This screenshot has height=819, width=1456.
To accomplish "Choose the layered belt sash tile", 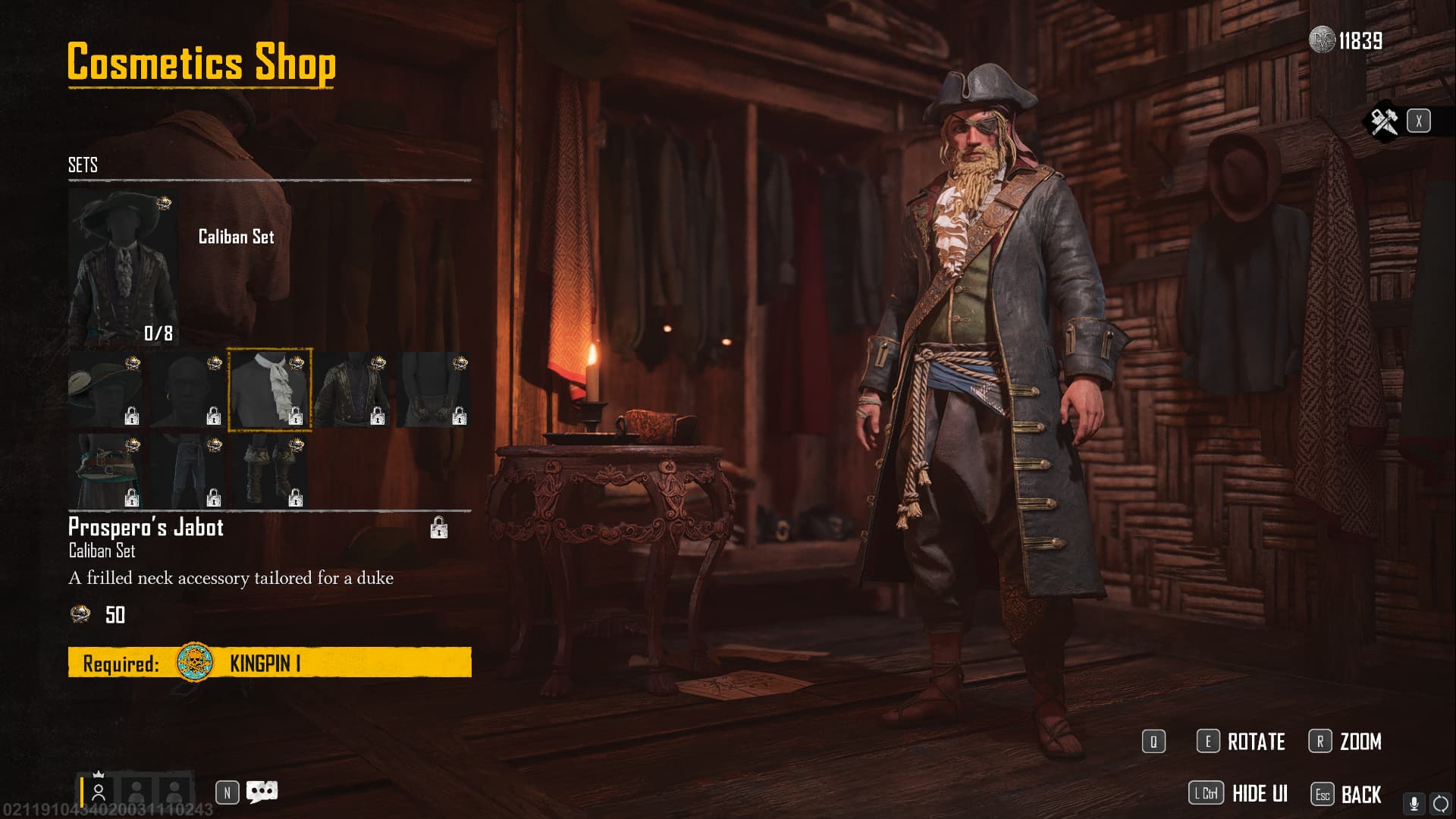I will pyautogui.click(x=105, y=471).
